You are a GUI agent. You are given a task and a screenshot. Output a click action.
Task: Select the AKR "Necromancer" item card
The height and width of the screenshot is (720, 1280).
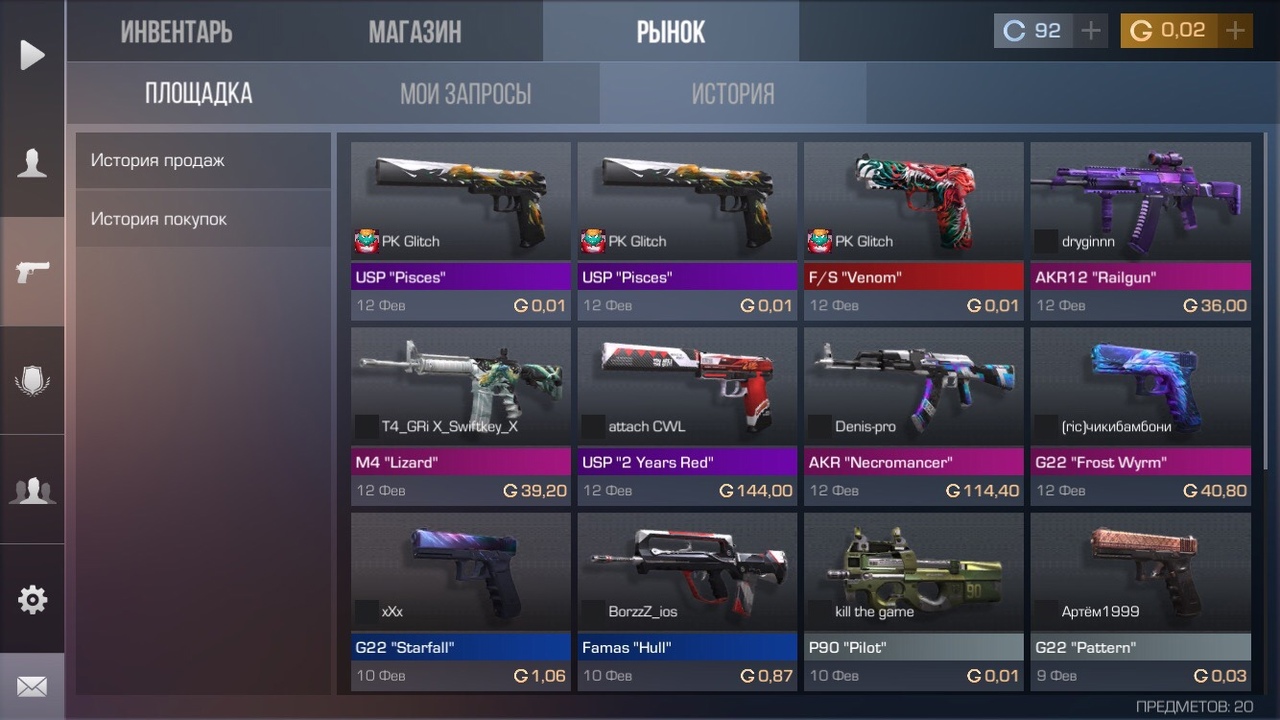click(913, 416)
